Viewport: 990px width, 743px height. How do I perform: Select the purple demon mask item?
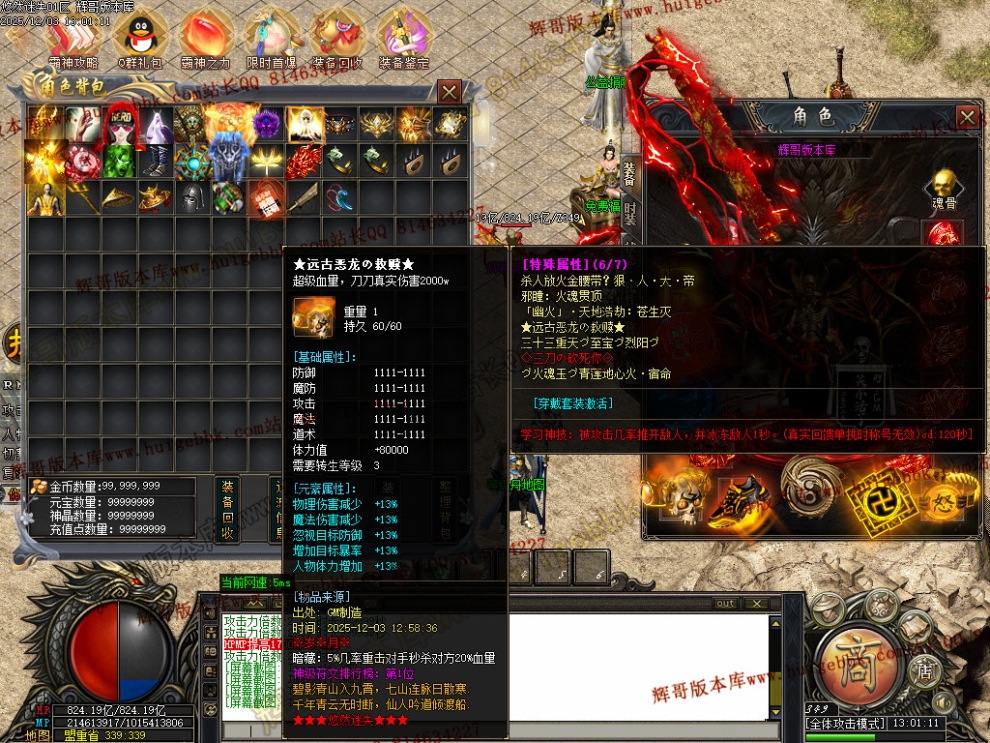click(266, 124)
